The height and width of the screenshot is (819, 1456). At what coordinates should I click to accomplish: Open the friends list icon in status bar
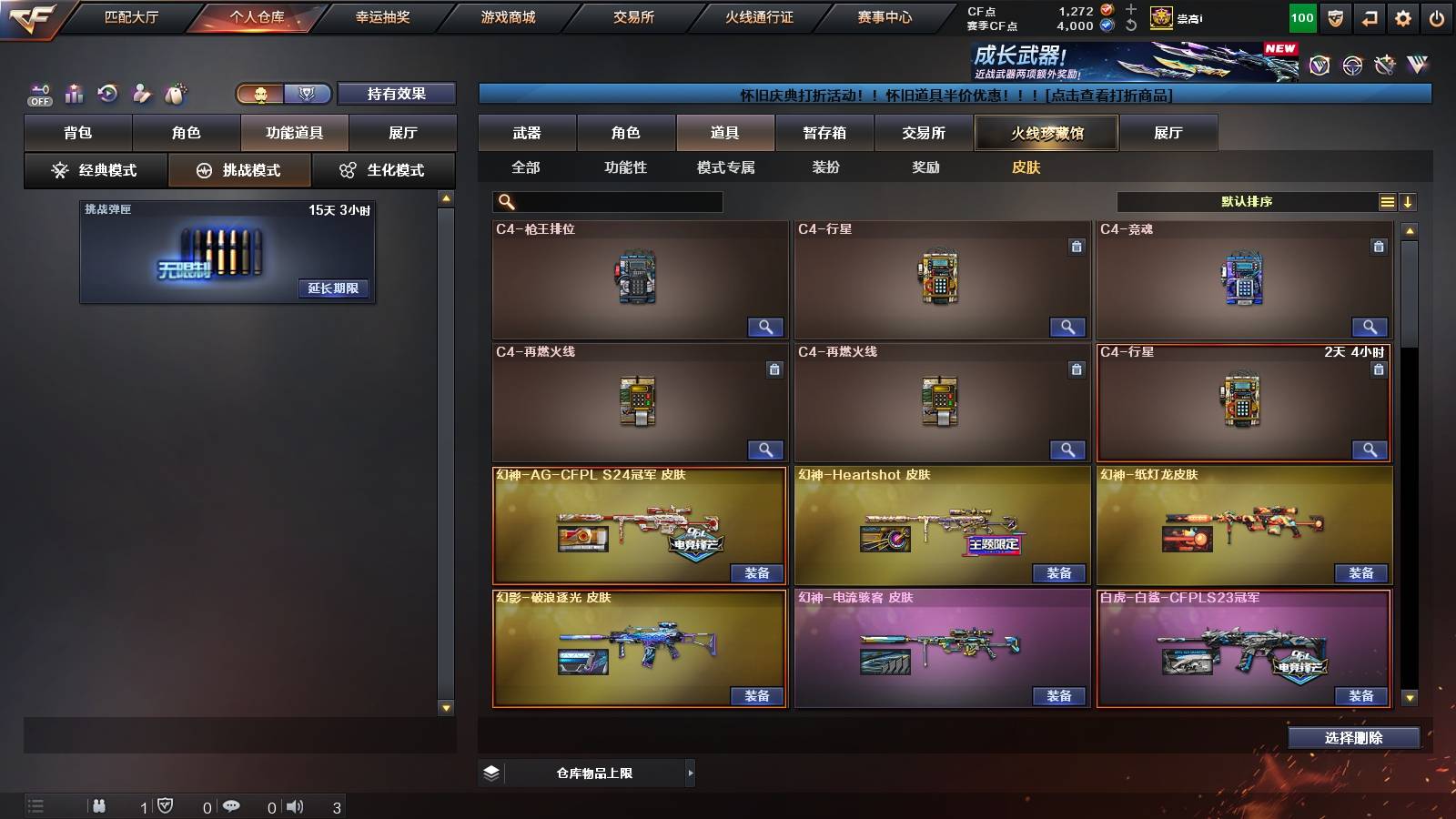(x=98, y=804)
